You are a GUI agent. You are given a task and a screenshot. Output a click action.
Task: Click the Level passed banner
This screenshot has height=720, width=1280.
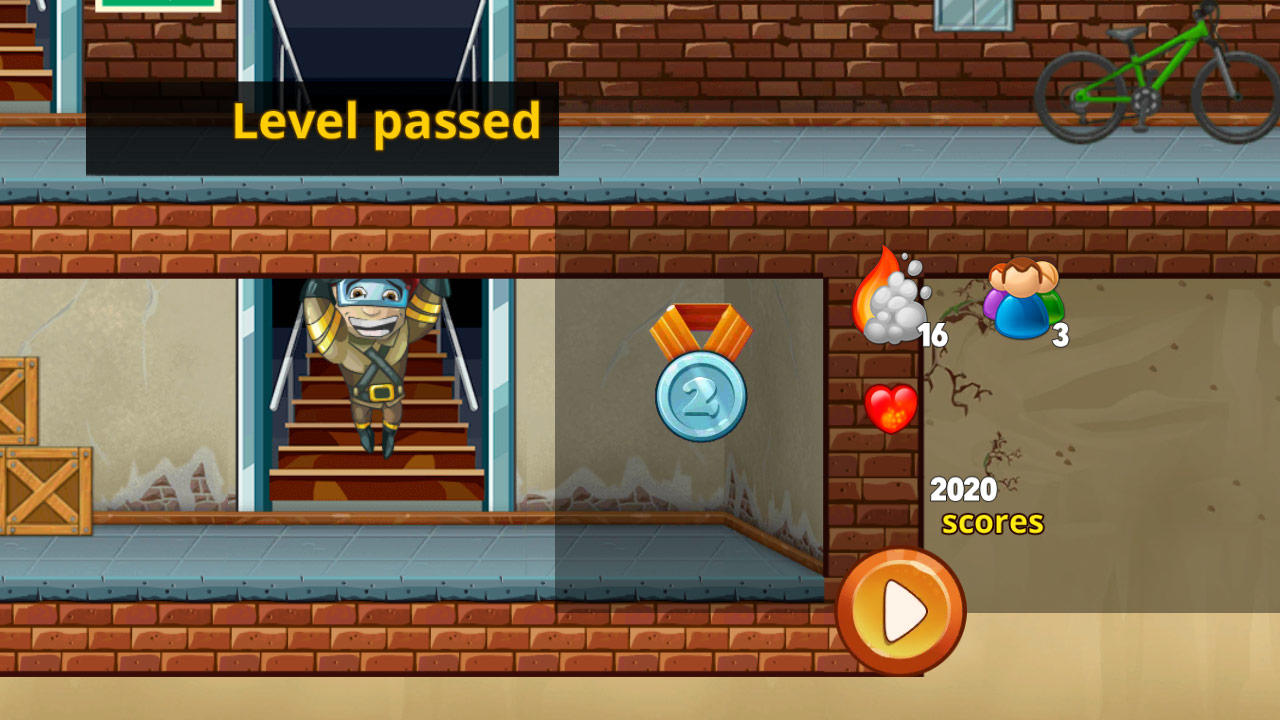384,123
